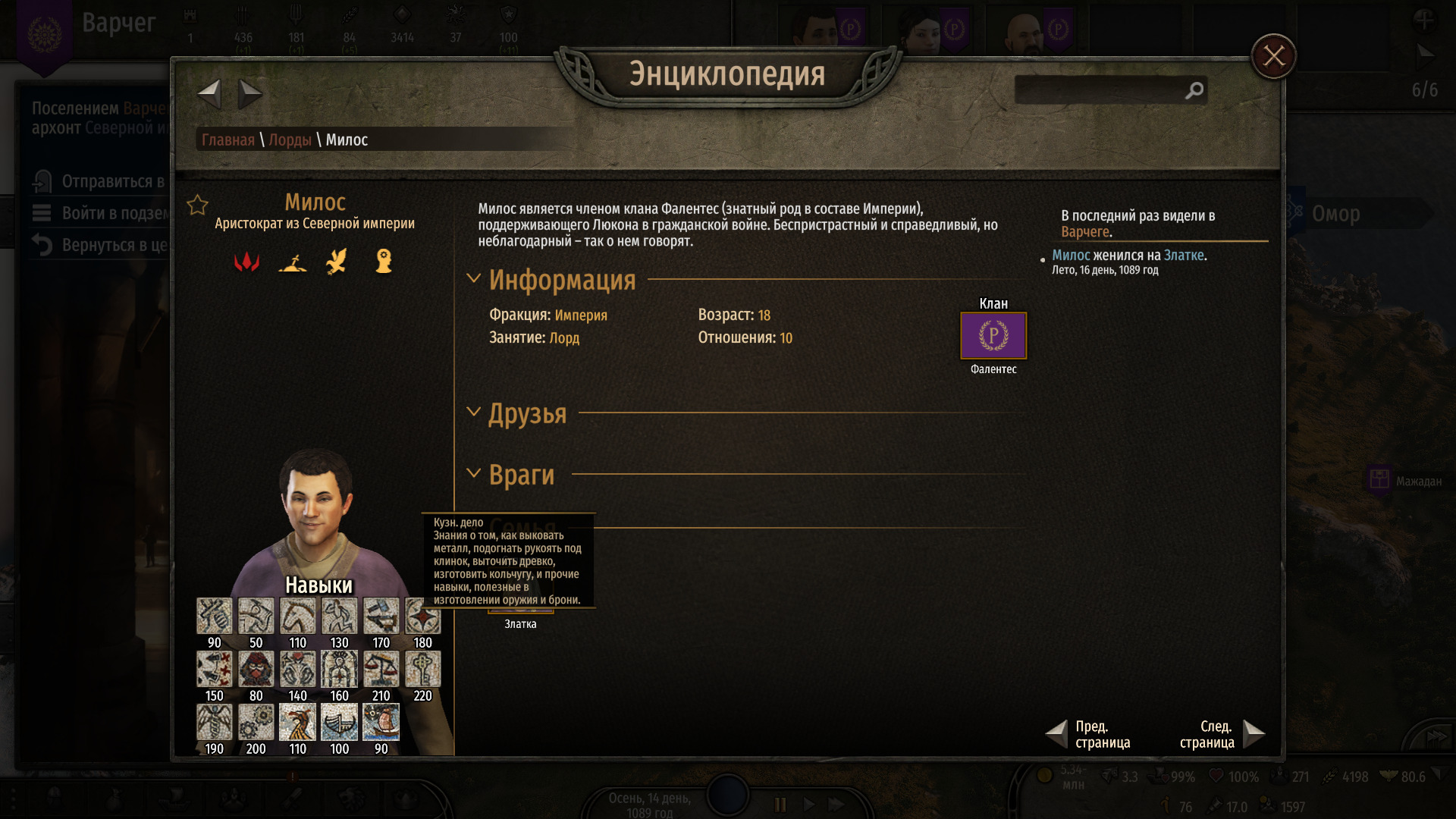Collapse the Друзья section
Image resolution: width=1456 pixels, height=819 pixels.
tap(474, 412)
